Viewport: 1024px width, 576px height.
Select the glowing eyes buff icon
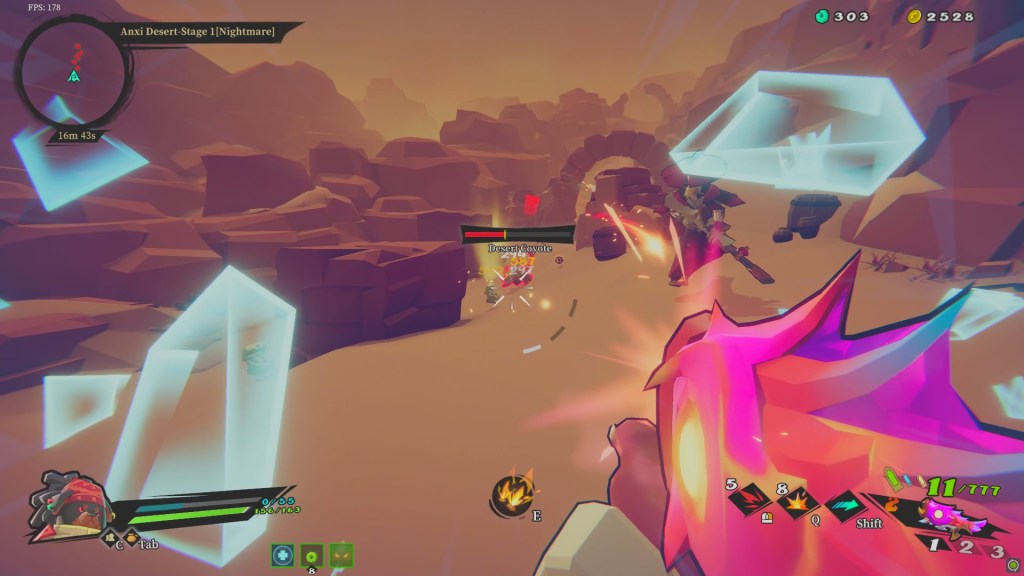click(x=341, y=555)
